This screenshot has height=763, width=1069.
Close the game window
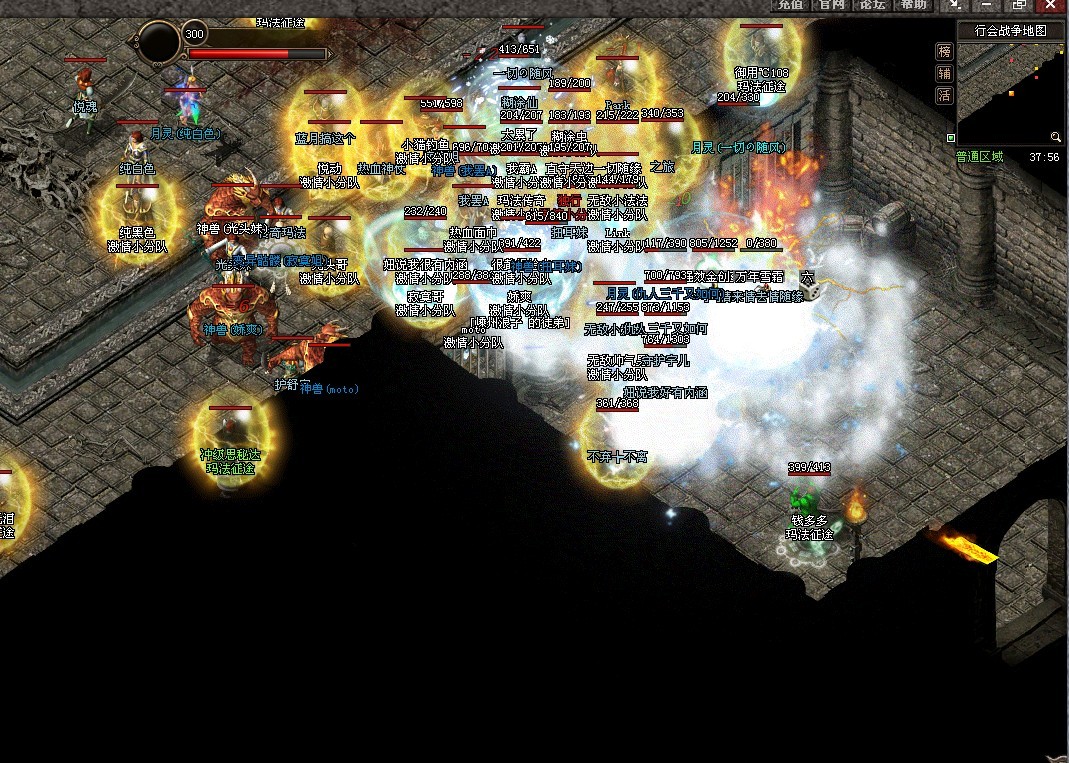click(1050, 5)
